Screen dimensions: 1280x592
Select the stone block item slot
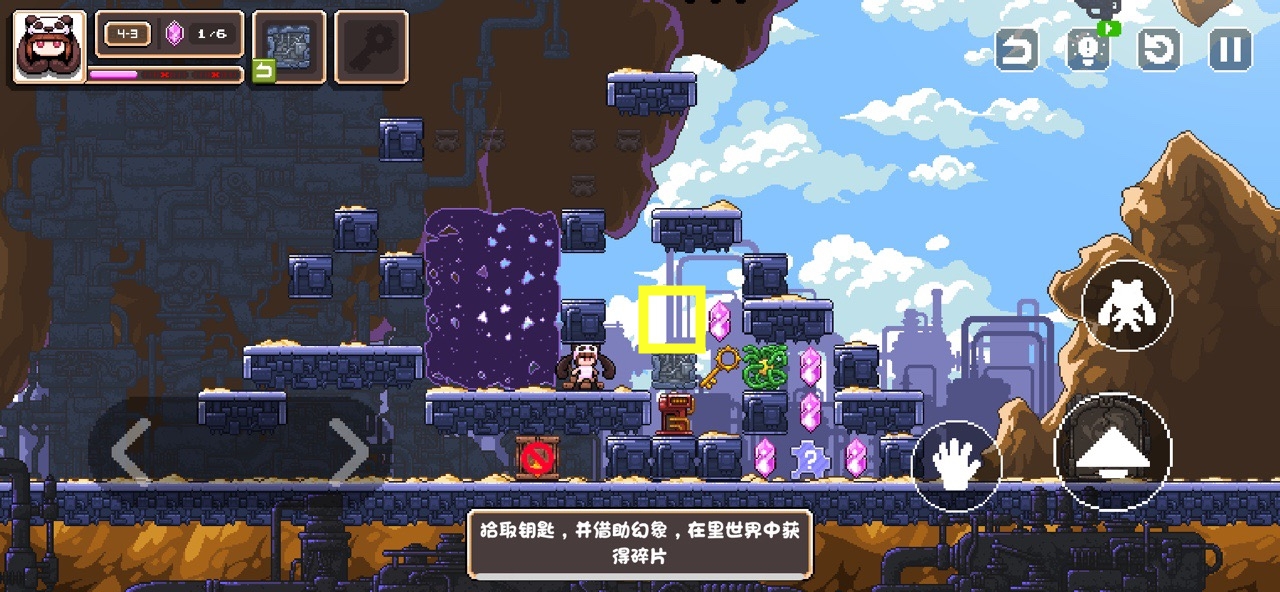tap(289, 45)
